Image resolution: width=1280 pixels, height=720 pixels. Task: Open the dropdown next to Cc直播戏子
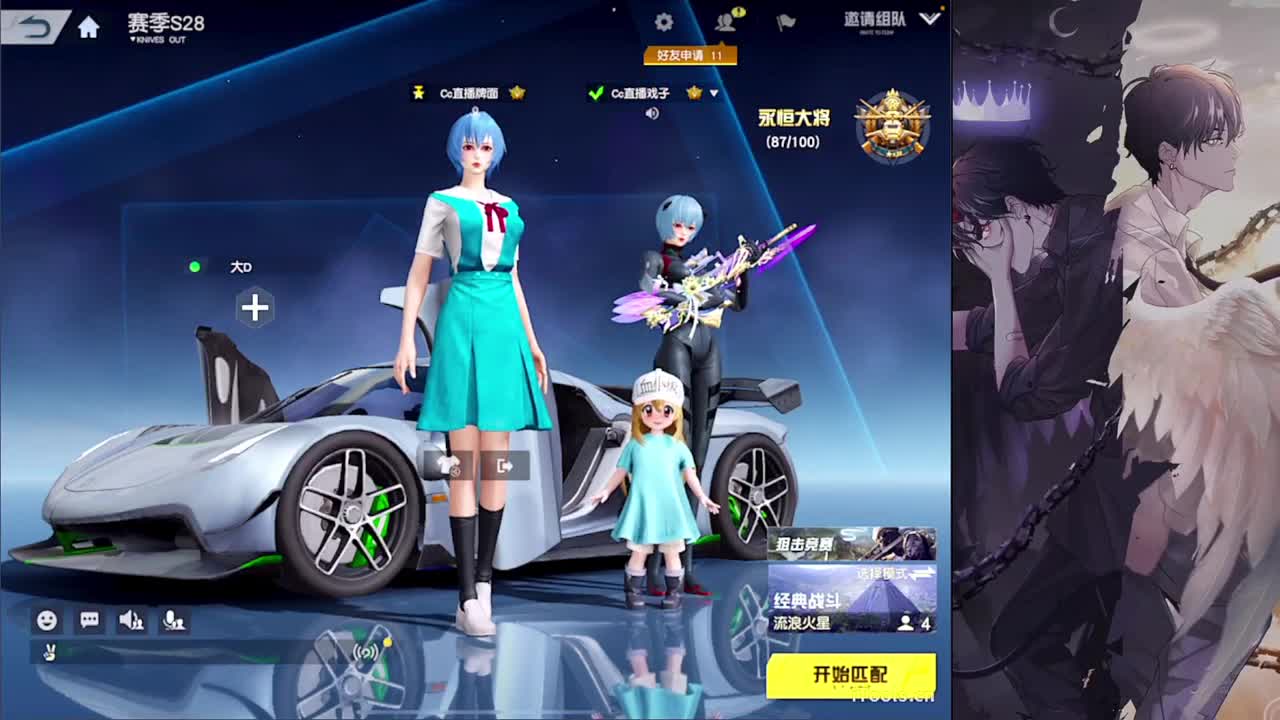[x=713, y=94]
